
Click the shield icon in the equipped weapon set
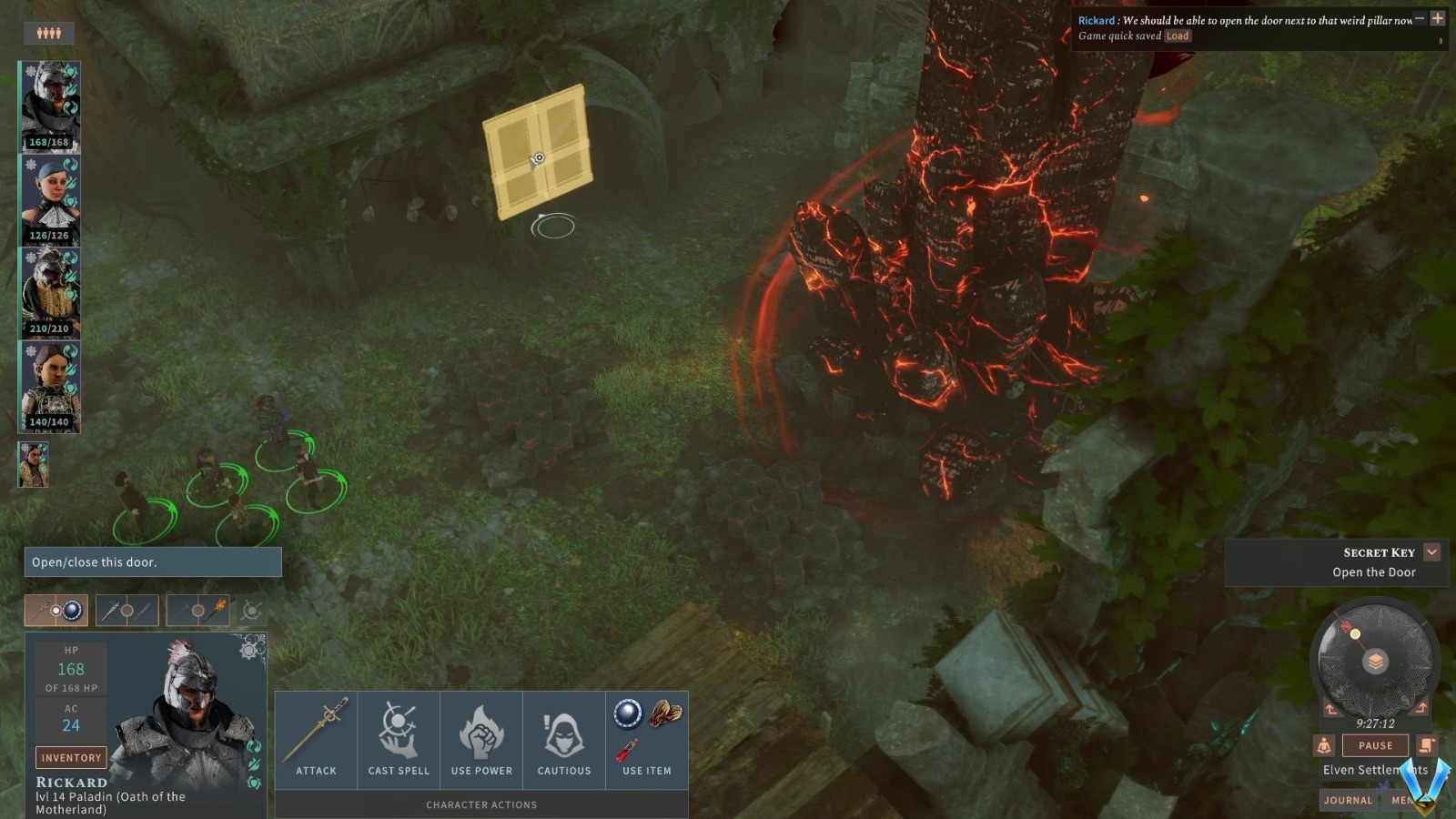click(71, 612)
